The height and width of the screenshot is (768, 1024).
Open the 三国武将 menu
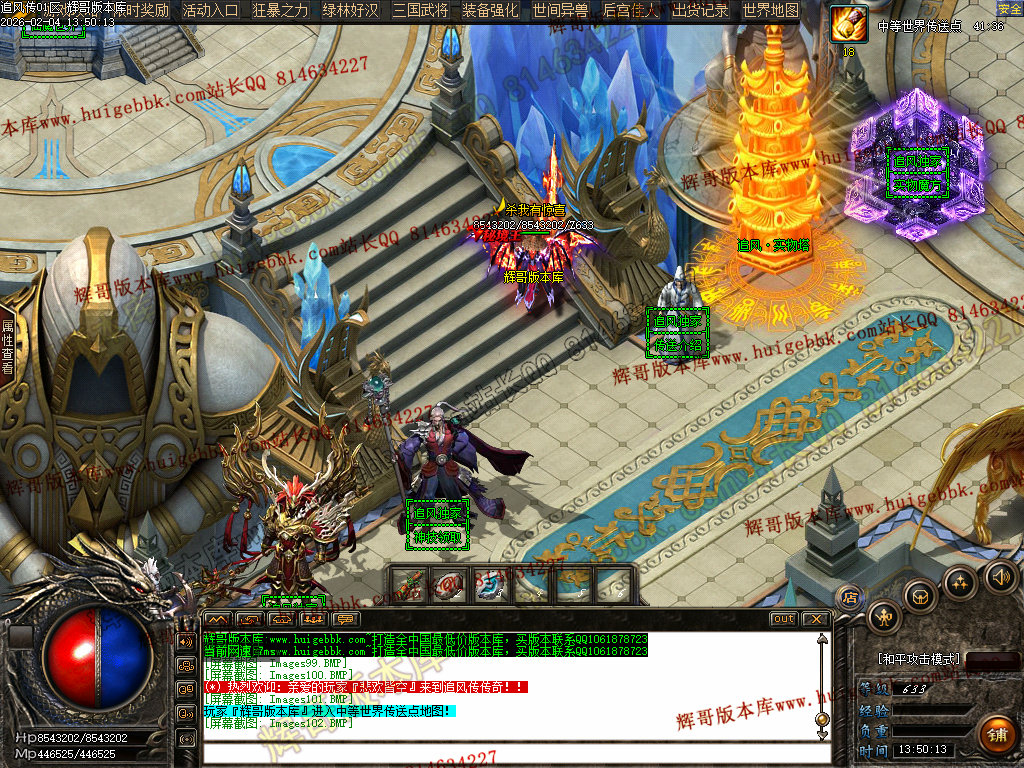click(x=420, y=11)
